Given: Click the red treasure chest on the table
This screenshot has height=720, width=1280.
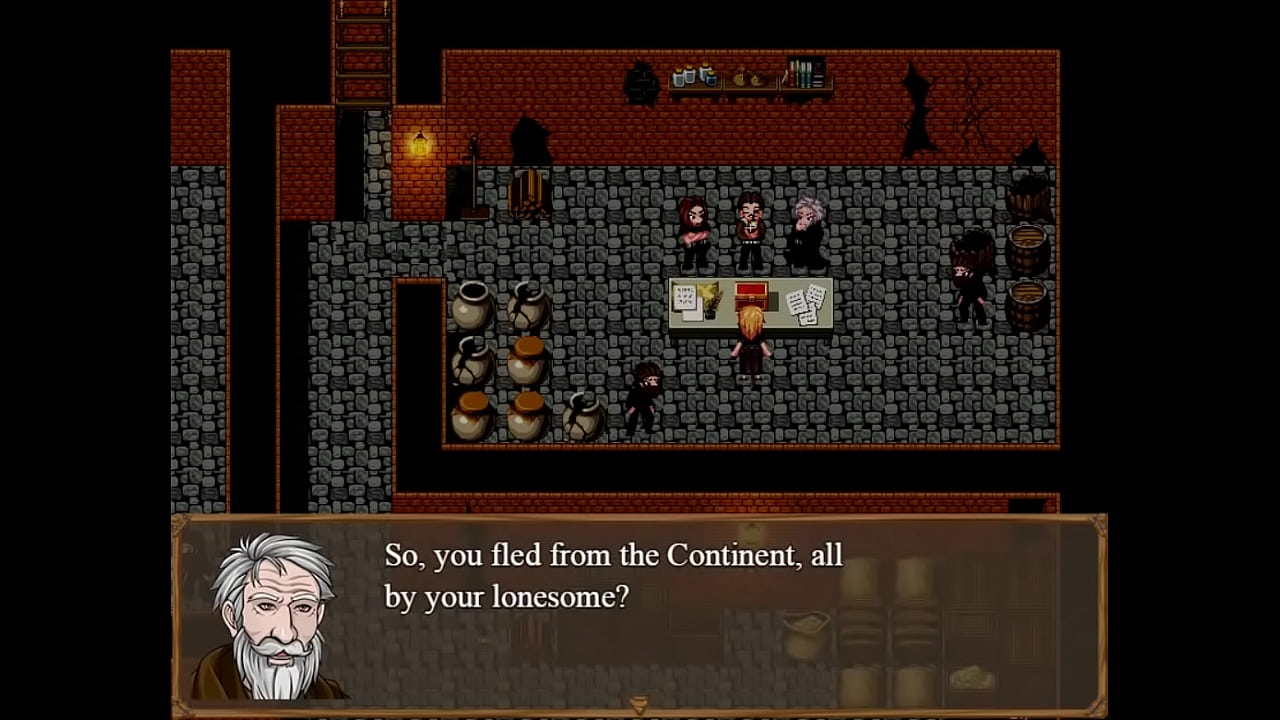Looking at the screenshot, I should click(751, 296).
